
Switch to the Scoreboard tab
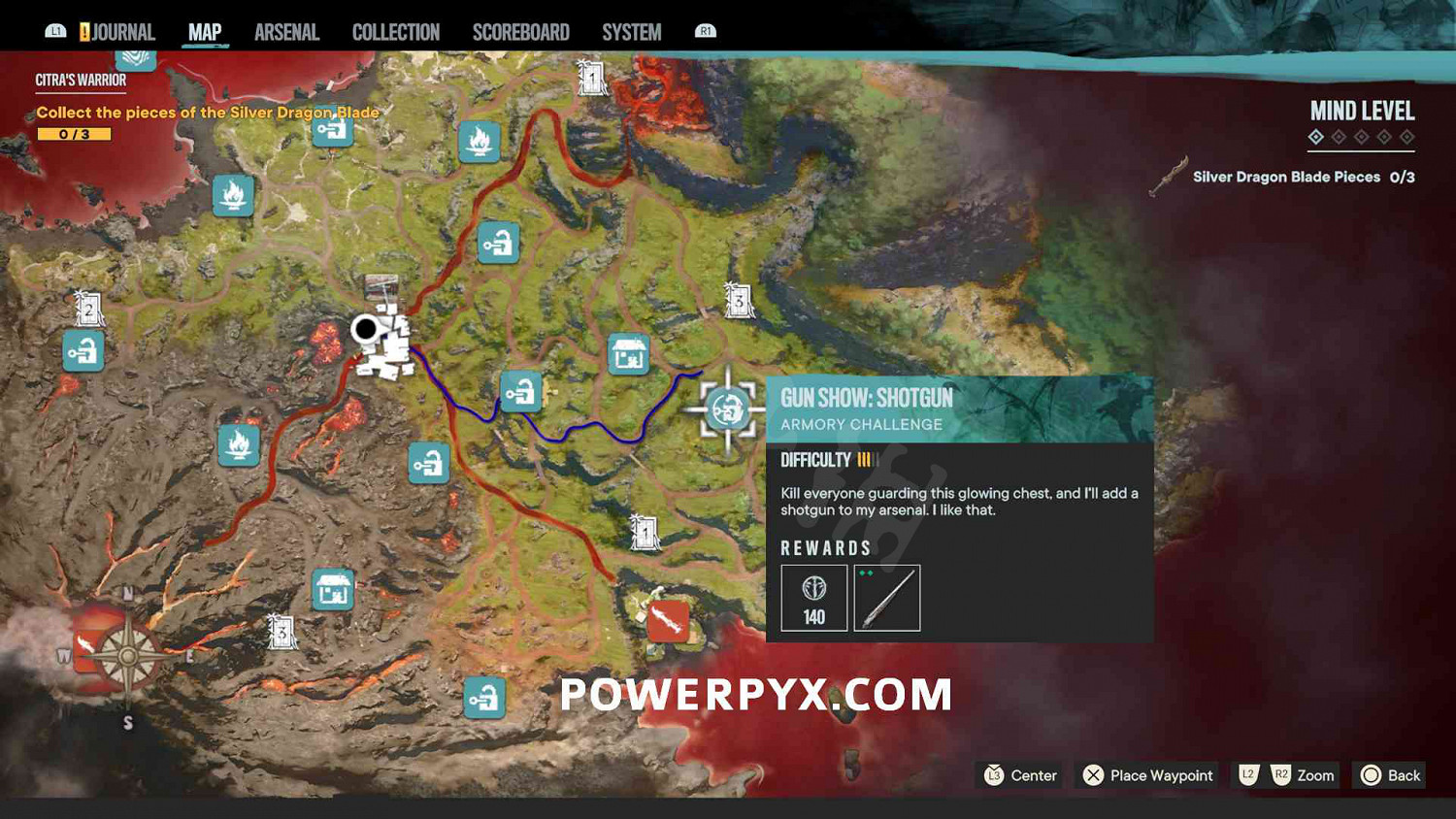tap(520, 30)
